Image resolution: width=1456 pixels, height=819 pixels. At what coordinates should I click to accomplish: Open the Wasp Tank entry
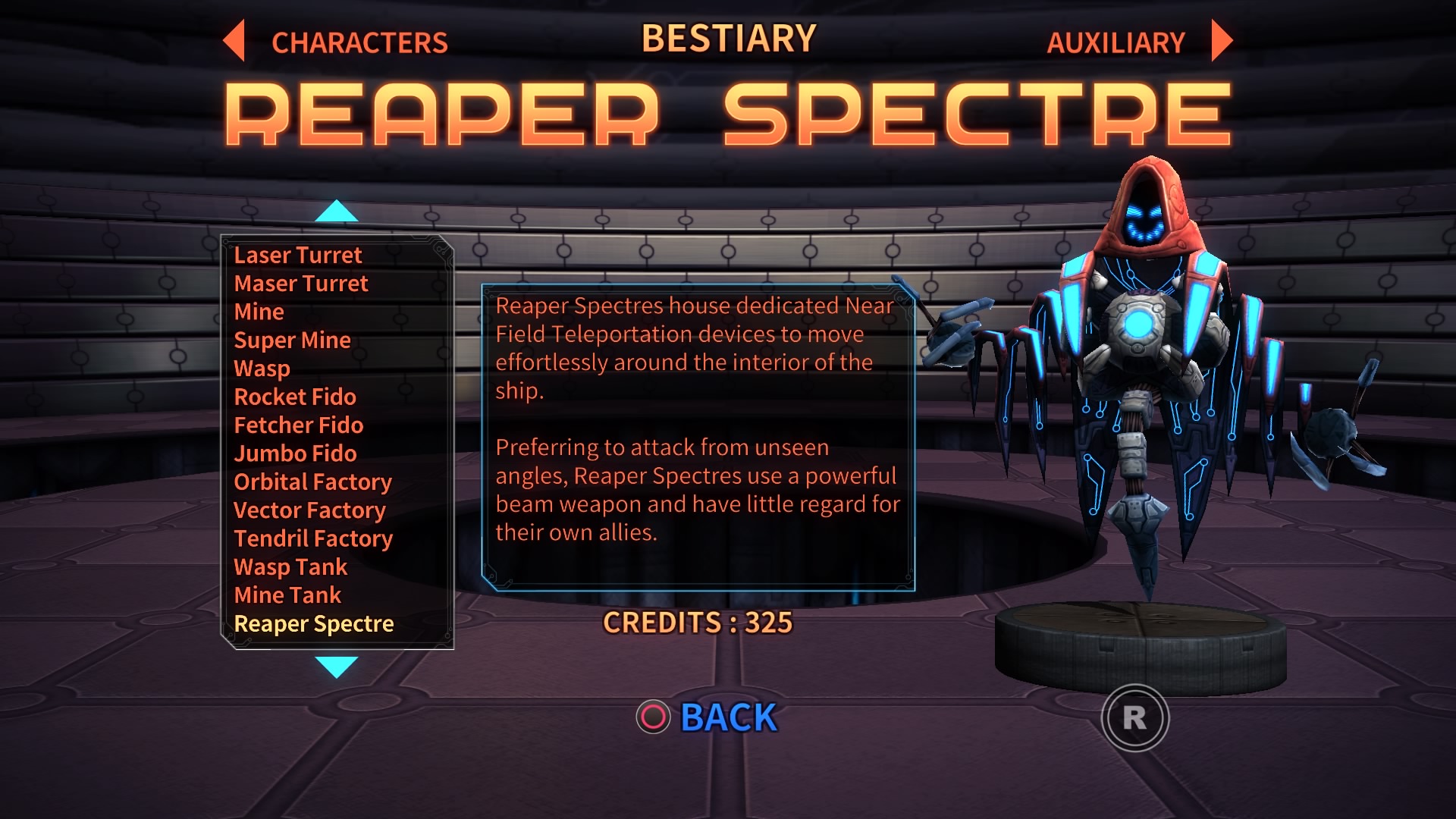point(290,567)
